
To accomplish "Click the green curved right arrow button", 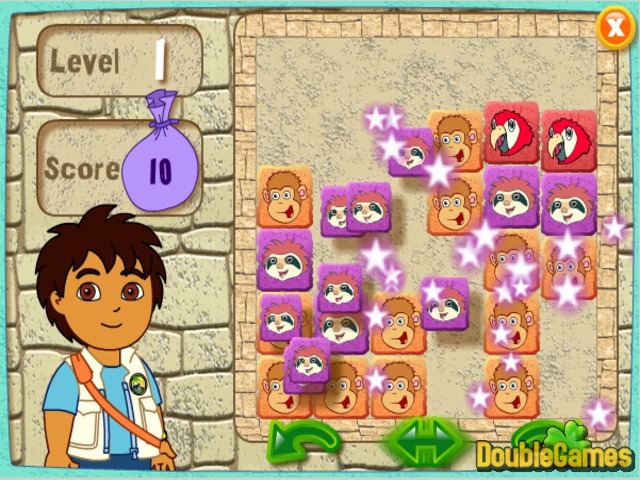I will tap(530, 434).
